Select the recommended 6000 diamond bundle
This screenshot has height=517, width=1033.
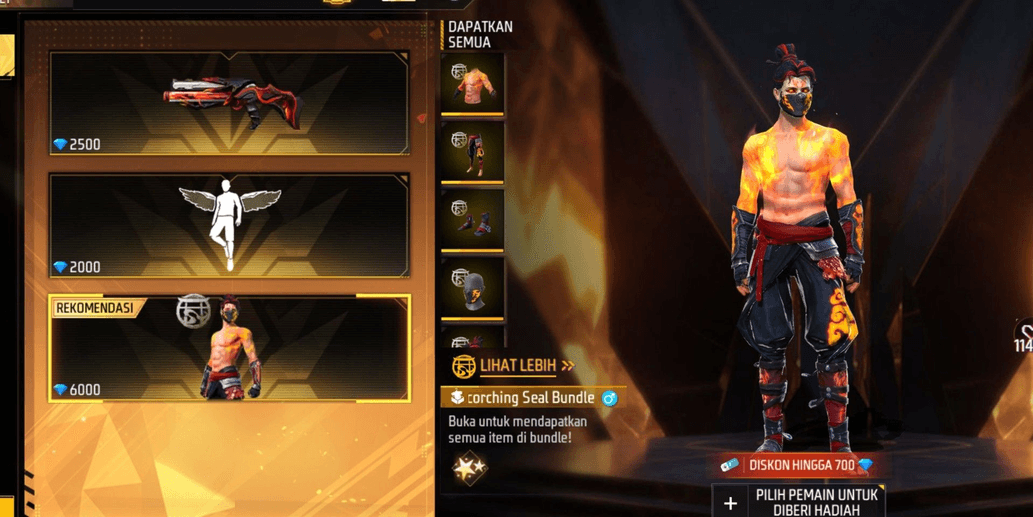(x=229, y=348)
